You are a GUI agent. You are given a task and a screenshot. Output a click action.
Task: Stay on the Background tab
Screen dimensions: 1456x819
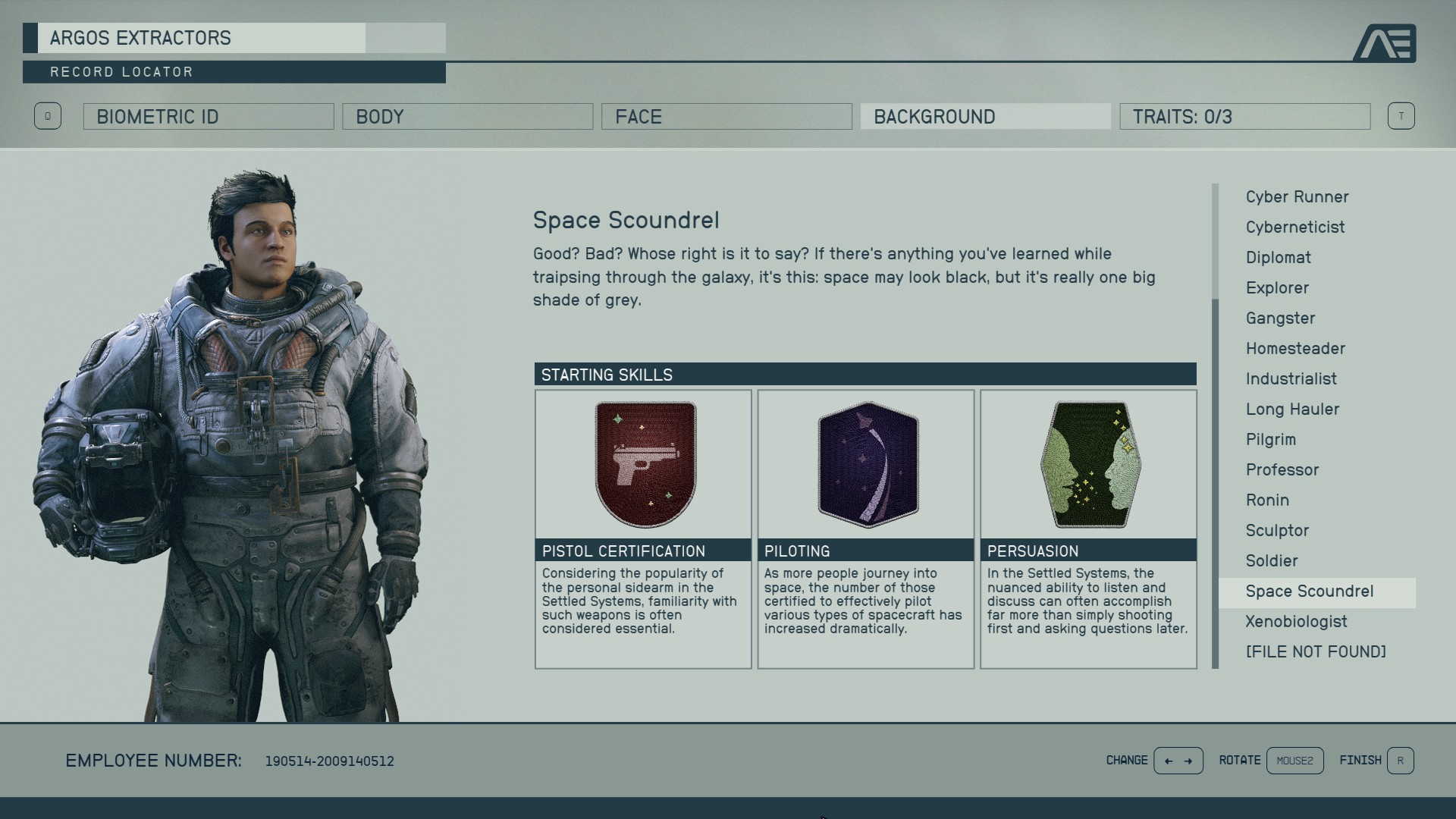coord(984,116)
